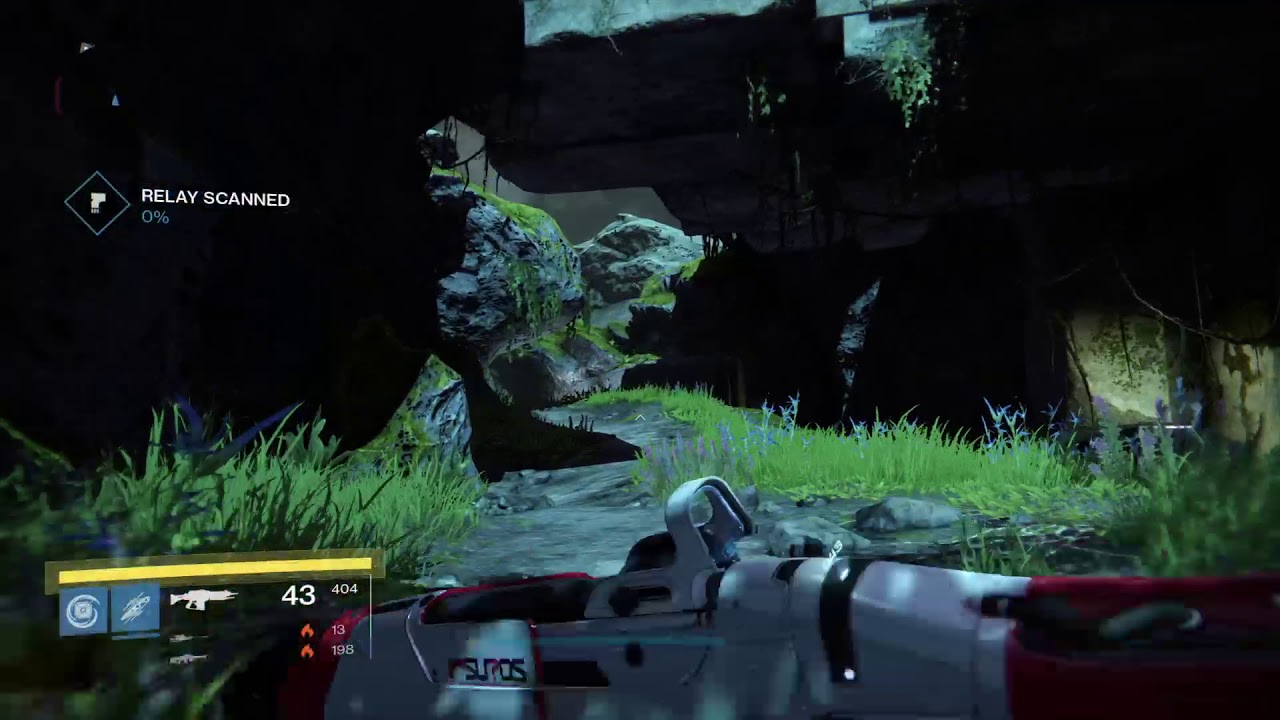Select the Relay Scanned objective tracker
Image resolution: width=1280 pixels, height=720 pixels.
[215, 199]
